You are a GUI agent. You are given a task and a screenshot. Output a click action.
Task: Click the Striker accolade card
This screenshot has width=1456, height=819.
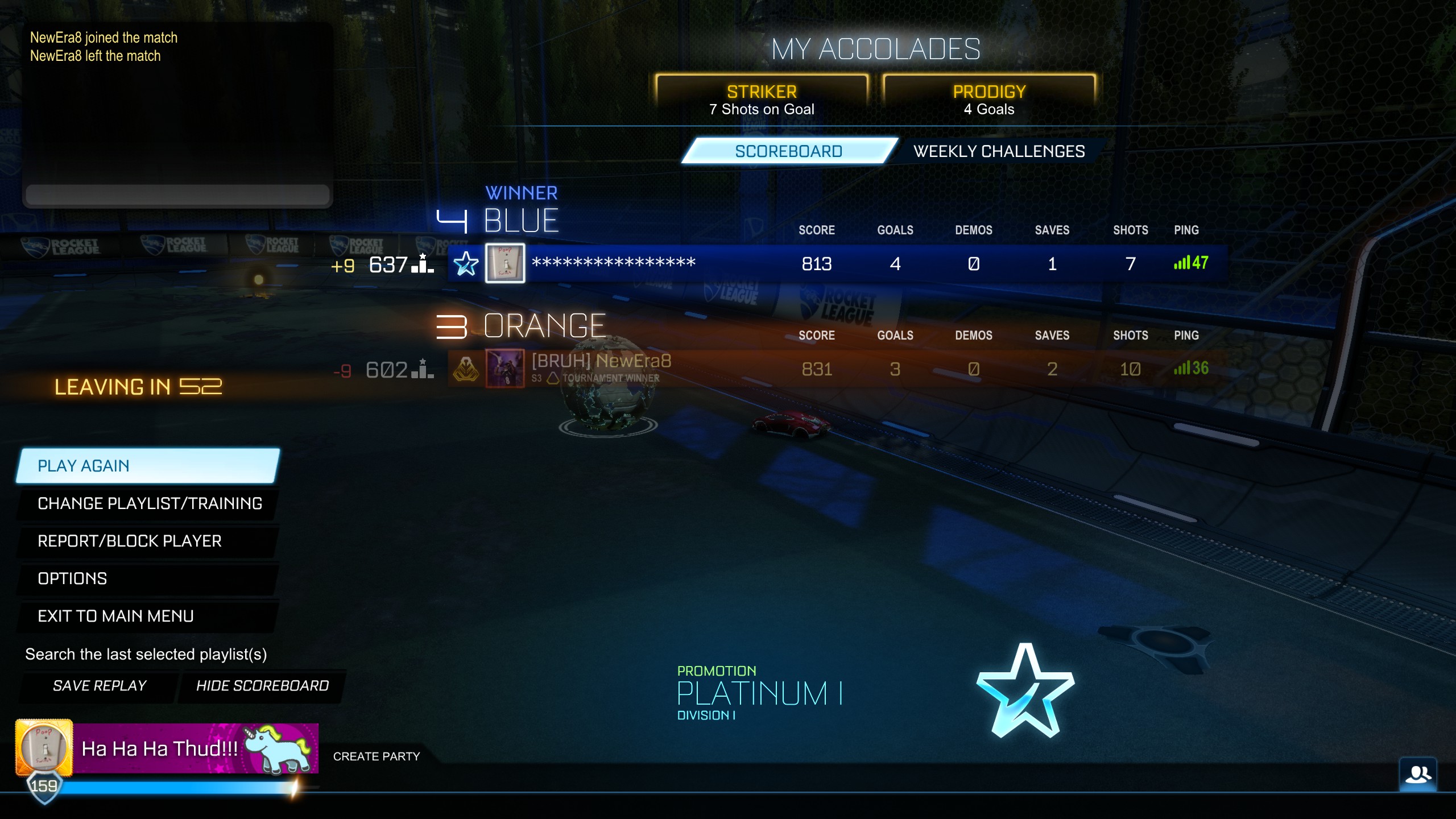[762, 99]
